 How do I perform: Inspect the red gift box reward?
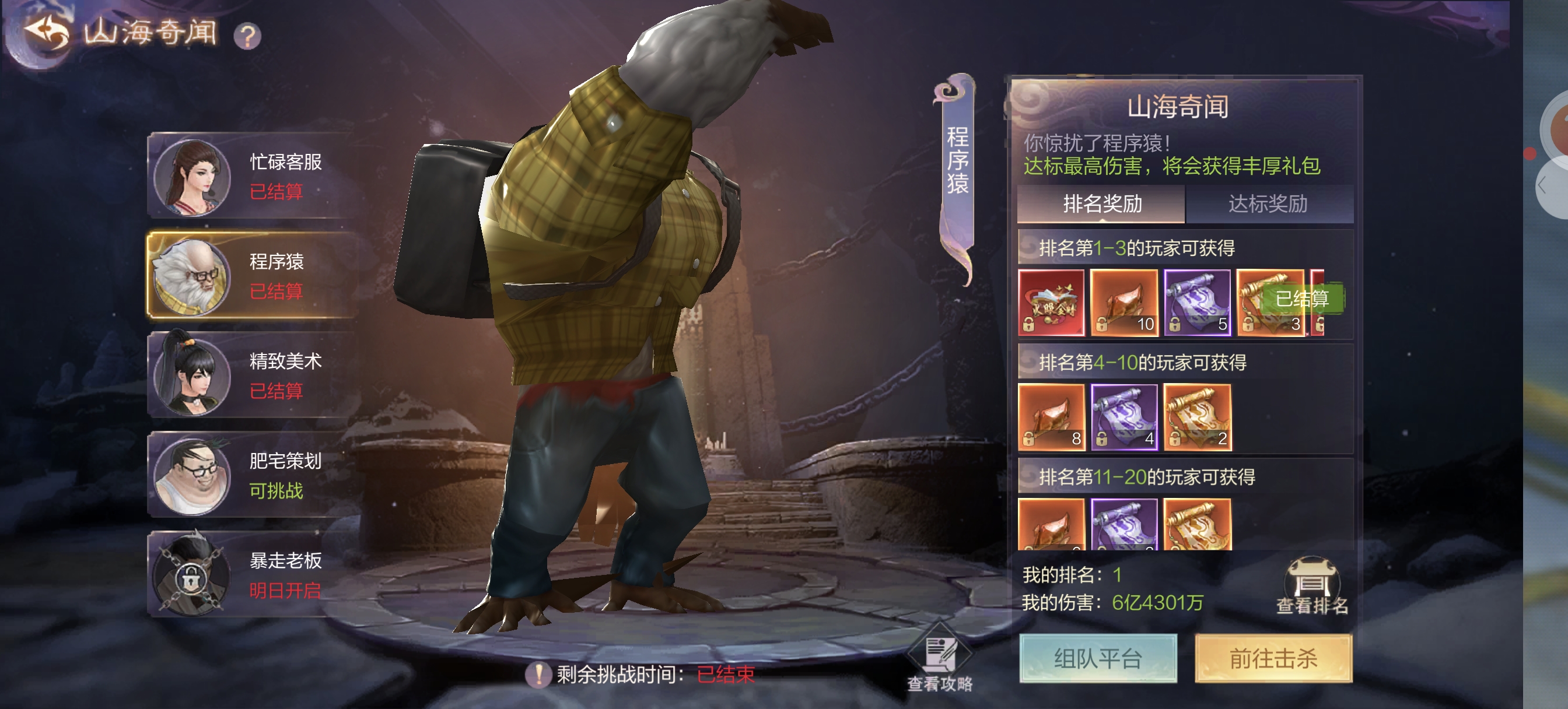tap(1051, 303)
